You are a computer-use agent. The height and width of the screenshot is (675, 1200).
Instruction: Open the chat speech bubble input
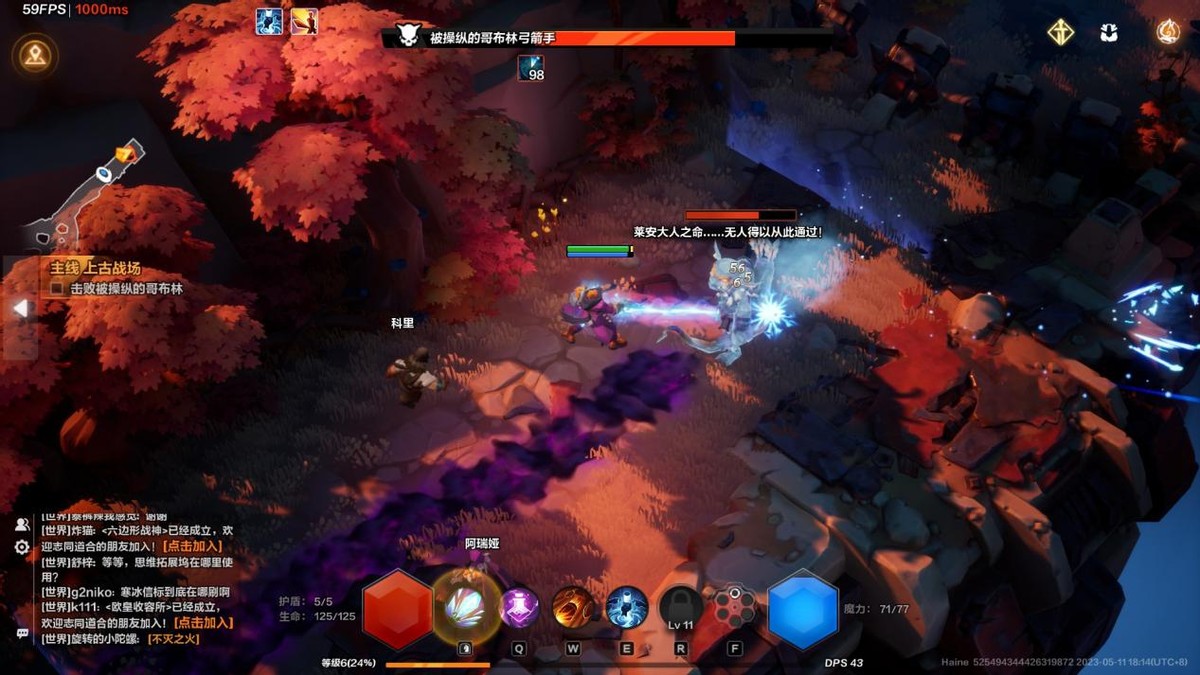(22, 633)
